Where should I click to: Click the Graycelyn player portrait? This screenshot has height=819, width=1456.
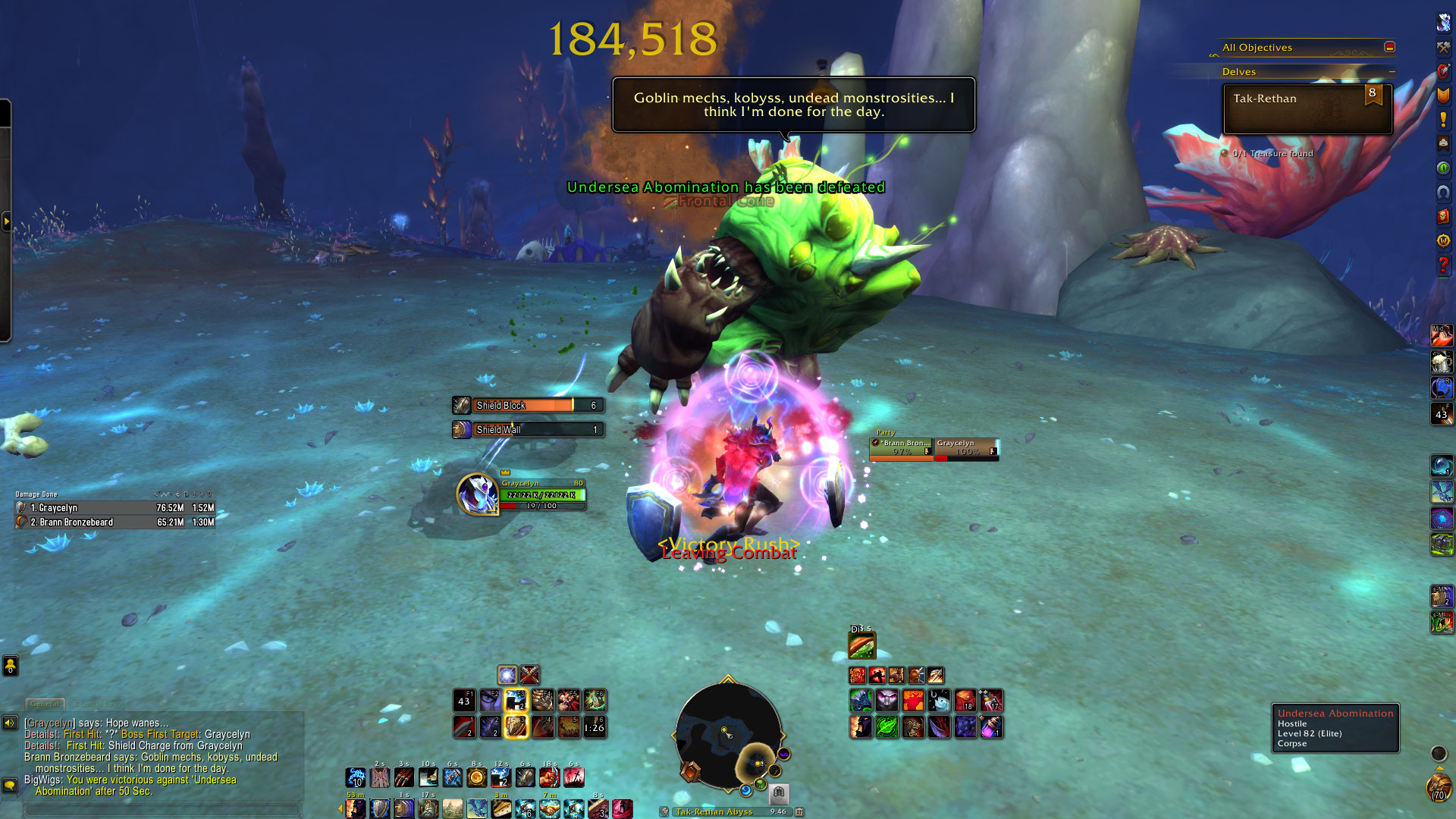coord(477,494)
